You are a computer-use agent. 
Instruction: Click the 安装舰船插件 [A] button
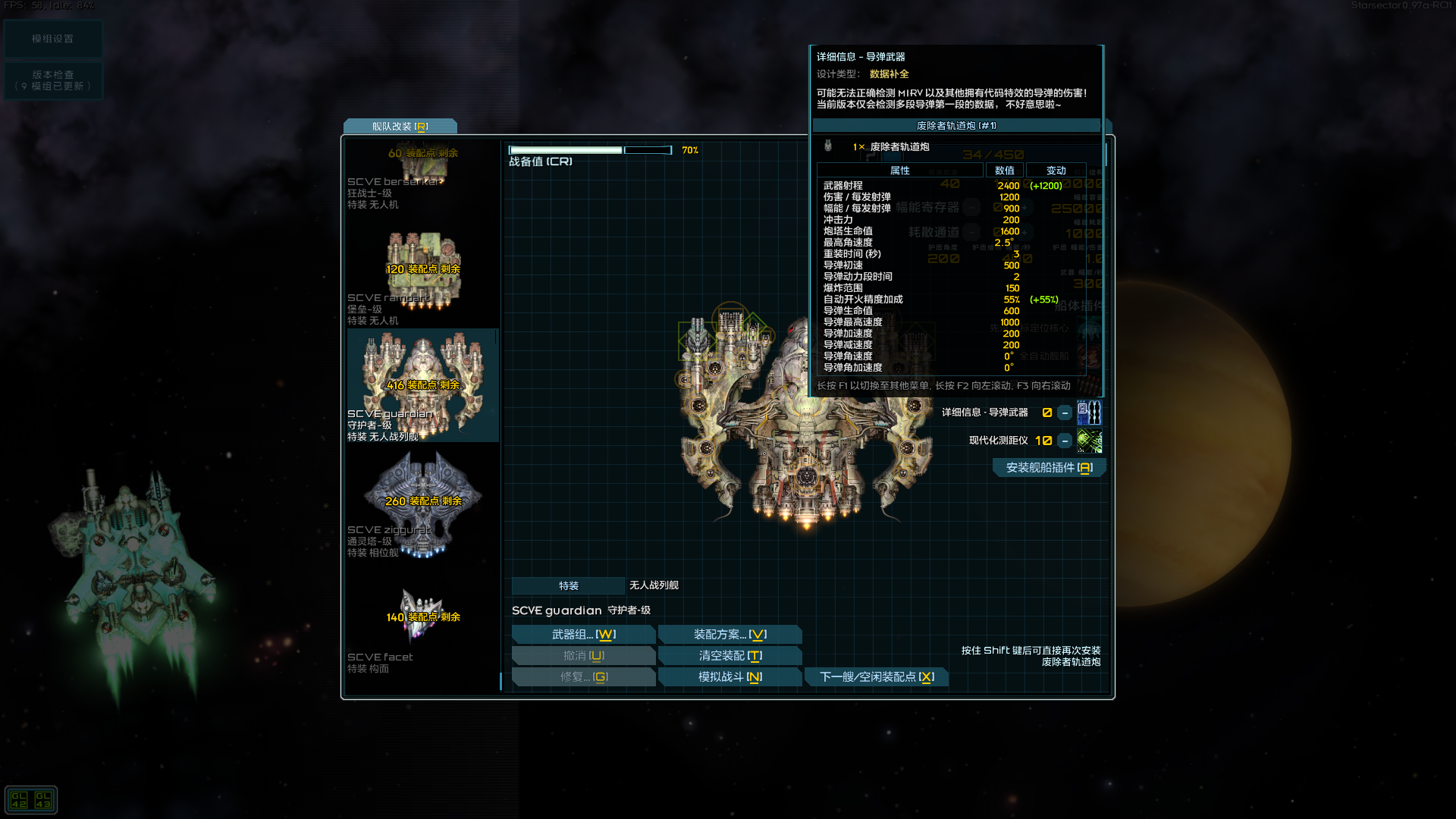pos(1049,467)
